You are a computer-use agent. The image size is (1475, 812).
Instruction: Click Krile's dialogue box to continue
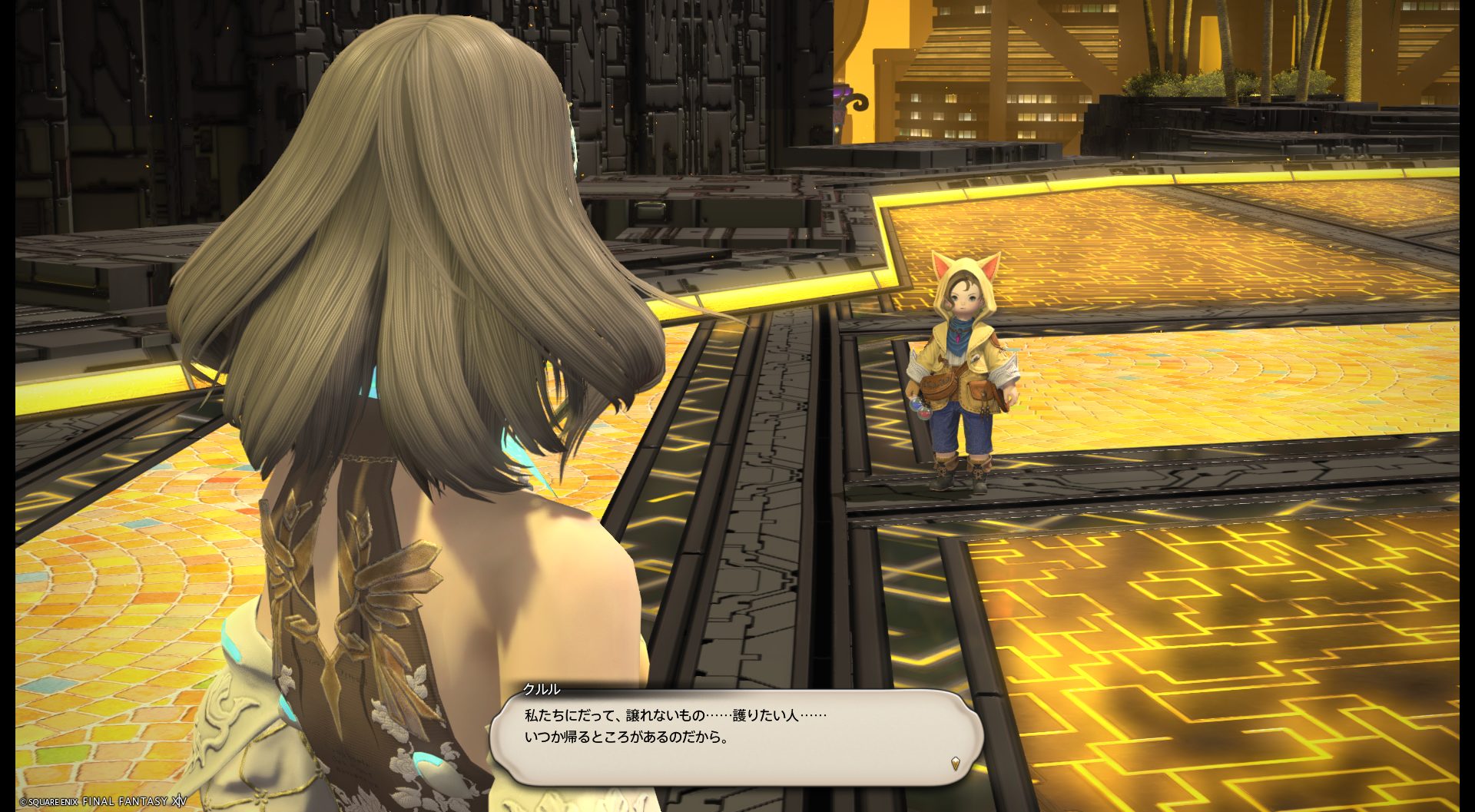[736, 736]
